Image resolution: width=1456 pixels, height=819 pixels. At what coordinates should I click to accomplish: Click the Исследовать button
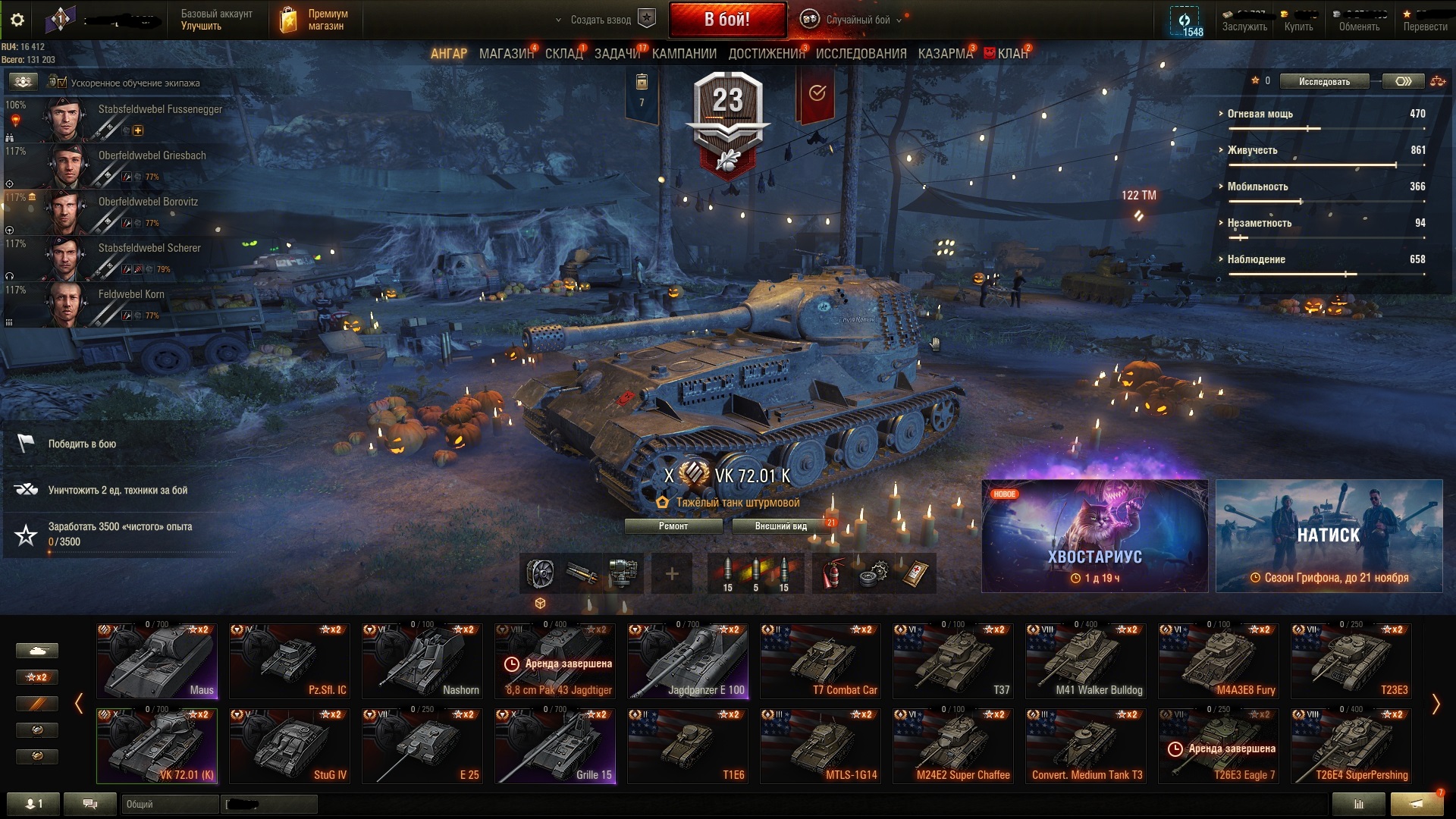(x=1324, y=82)
